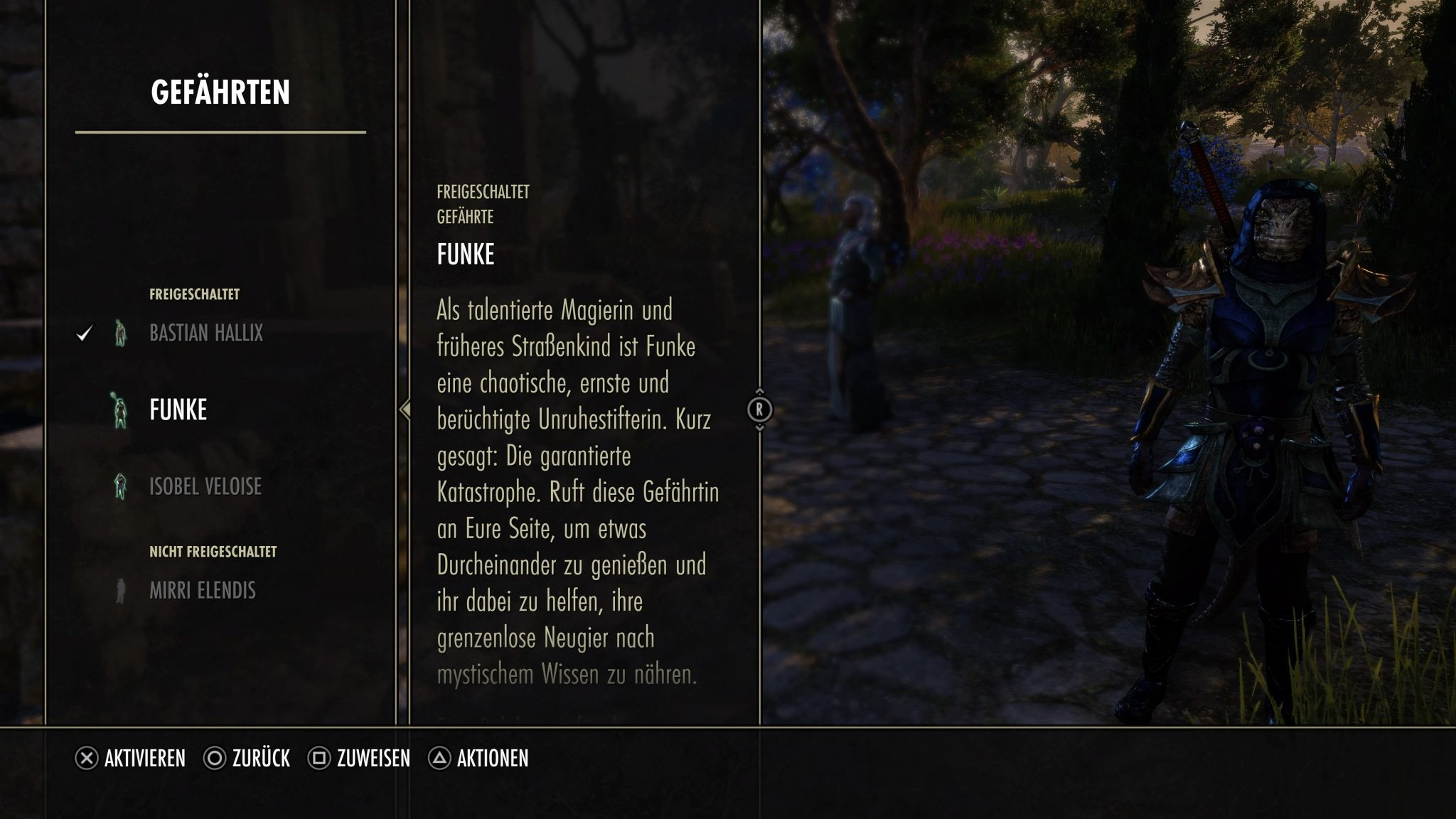Click the greyed Mirri Elendis portrait icon

[x=119, y=591]
